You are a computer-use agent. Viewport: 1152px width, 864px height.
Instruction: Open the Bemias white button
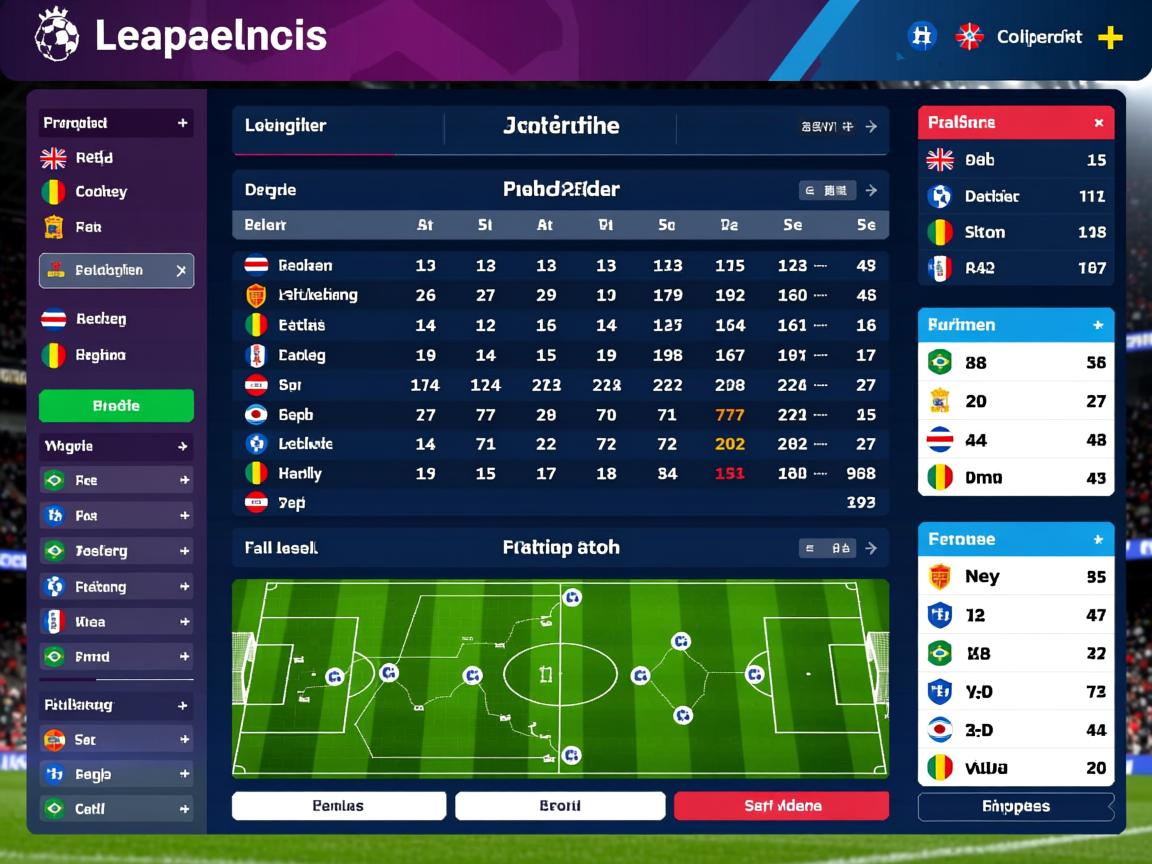[x=338, y=806]
